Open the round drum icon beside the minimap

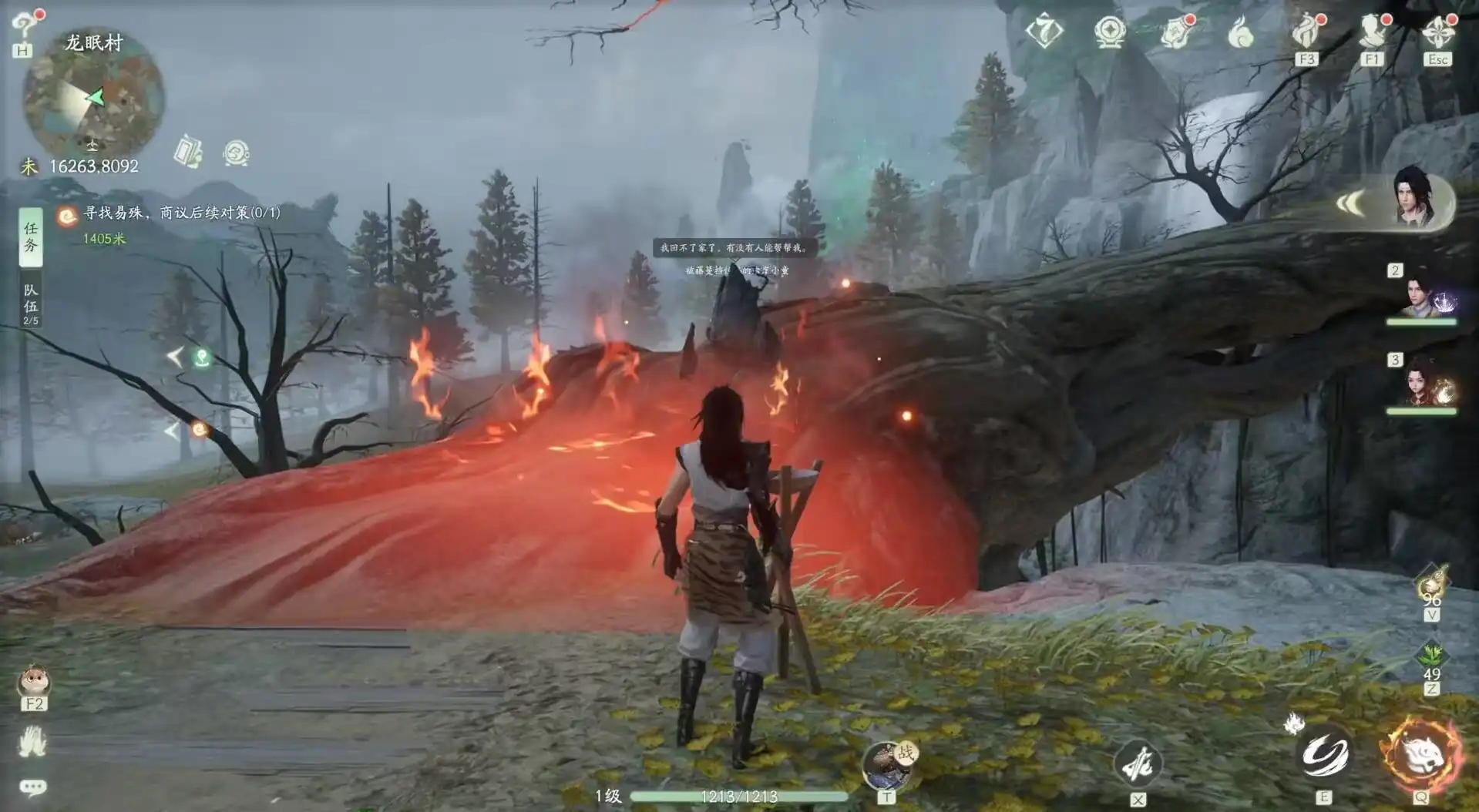tap(236, 153)
